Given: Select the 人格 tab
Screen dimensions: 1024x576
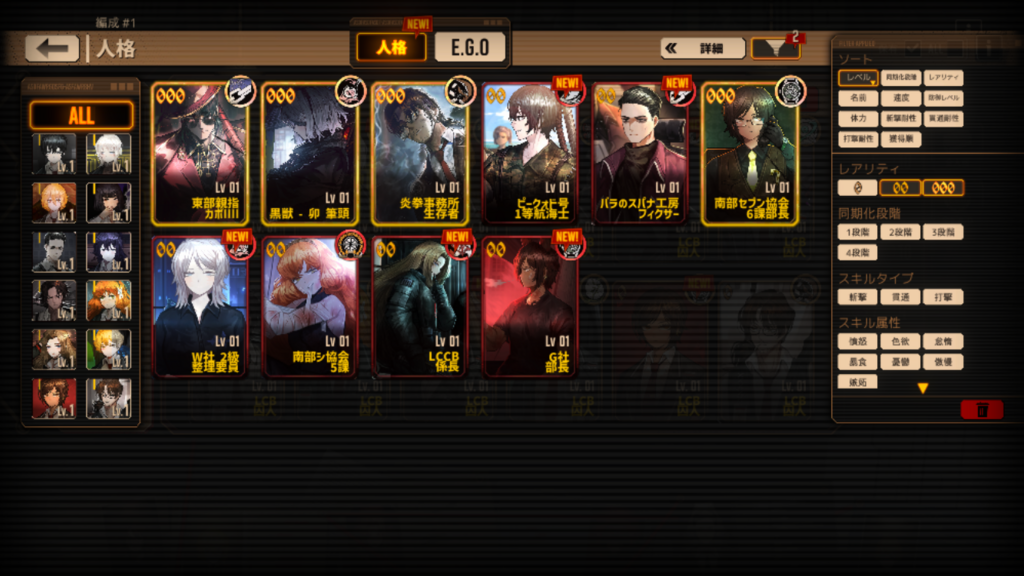Looking at the screenshot, I should pos(391,47).
